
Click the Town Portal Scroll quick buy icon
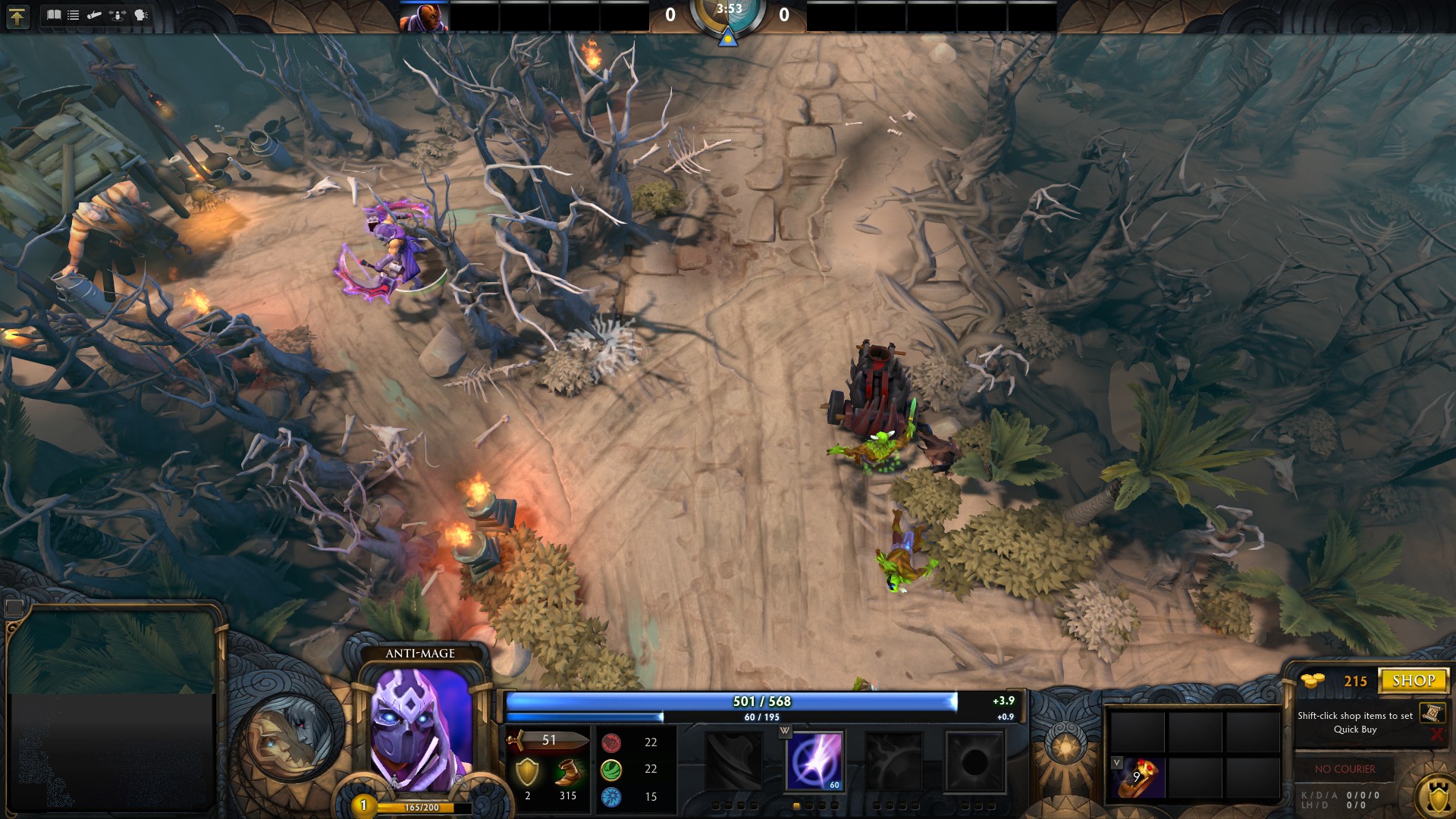[x=1432, y=713]
